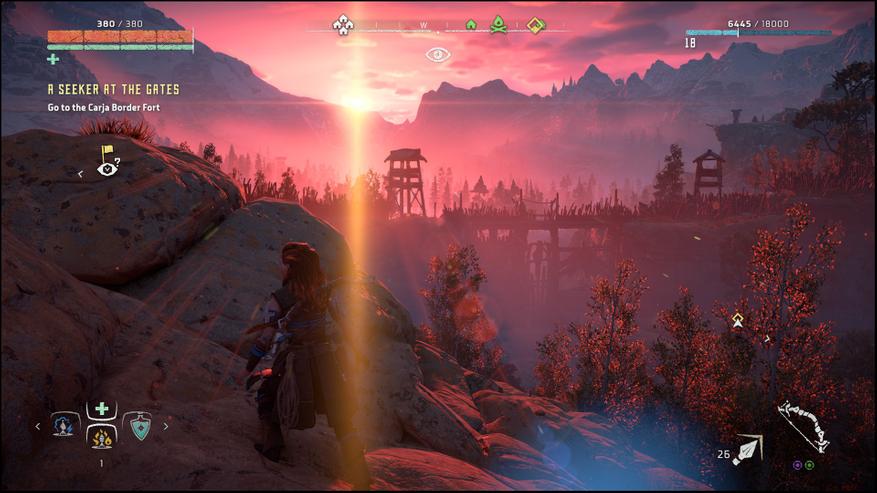Click the green medicine pouch plus icon
877x493 pixels.
point(53,59)
